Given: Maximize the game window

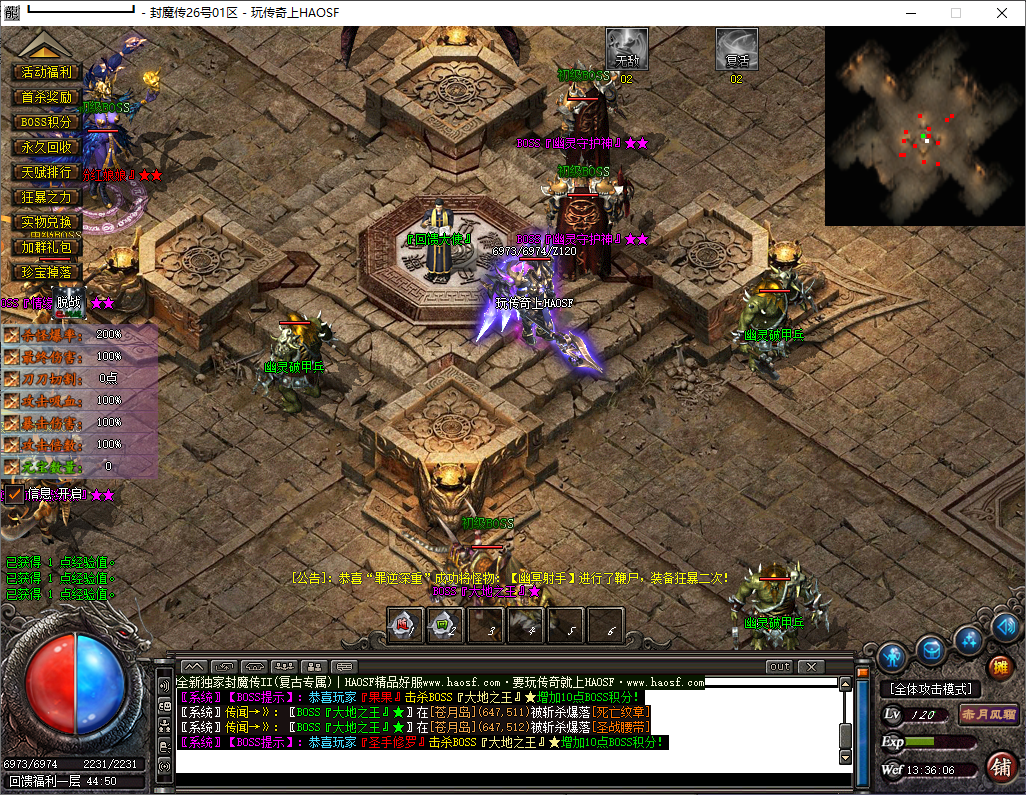Looking at the screenshot, I should [x=955, y=13].
